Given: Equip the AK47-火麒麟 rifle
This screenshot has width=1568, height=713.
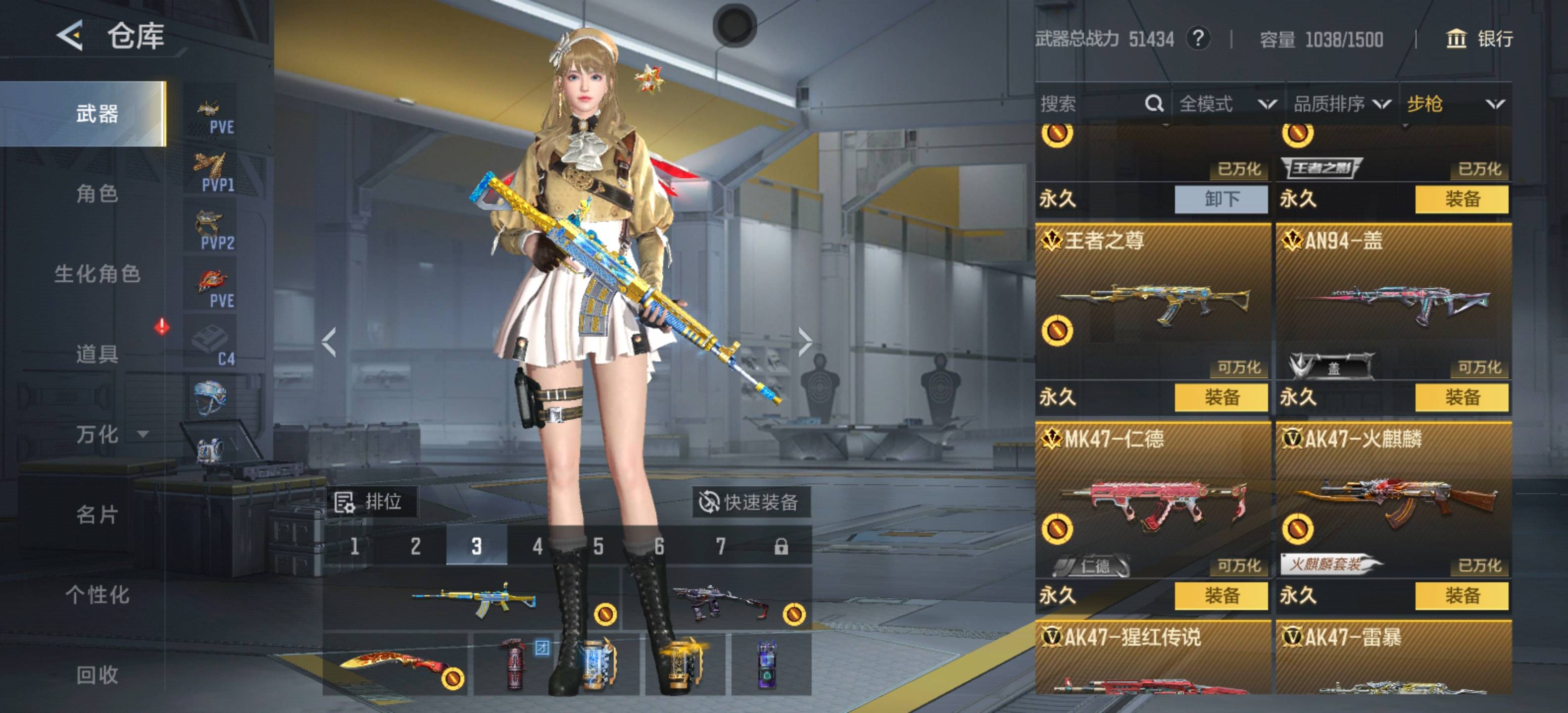Looking at the screenshot, I should (x=1462, y=596).
